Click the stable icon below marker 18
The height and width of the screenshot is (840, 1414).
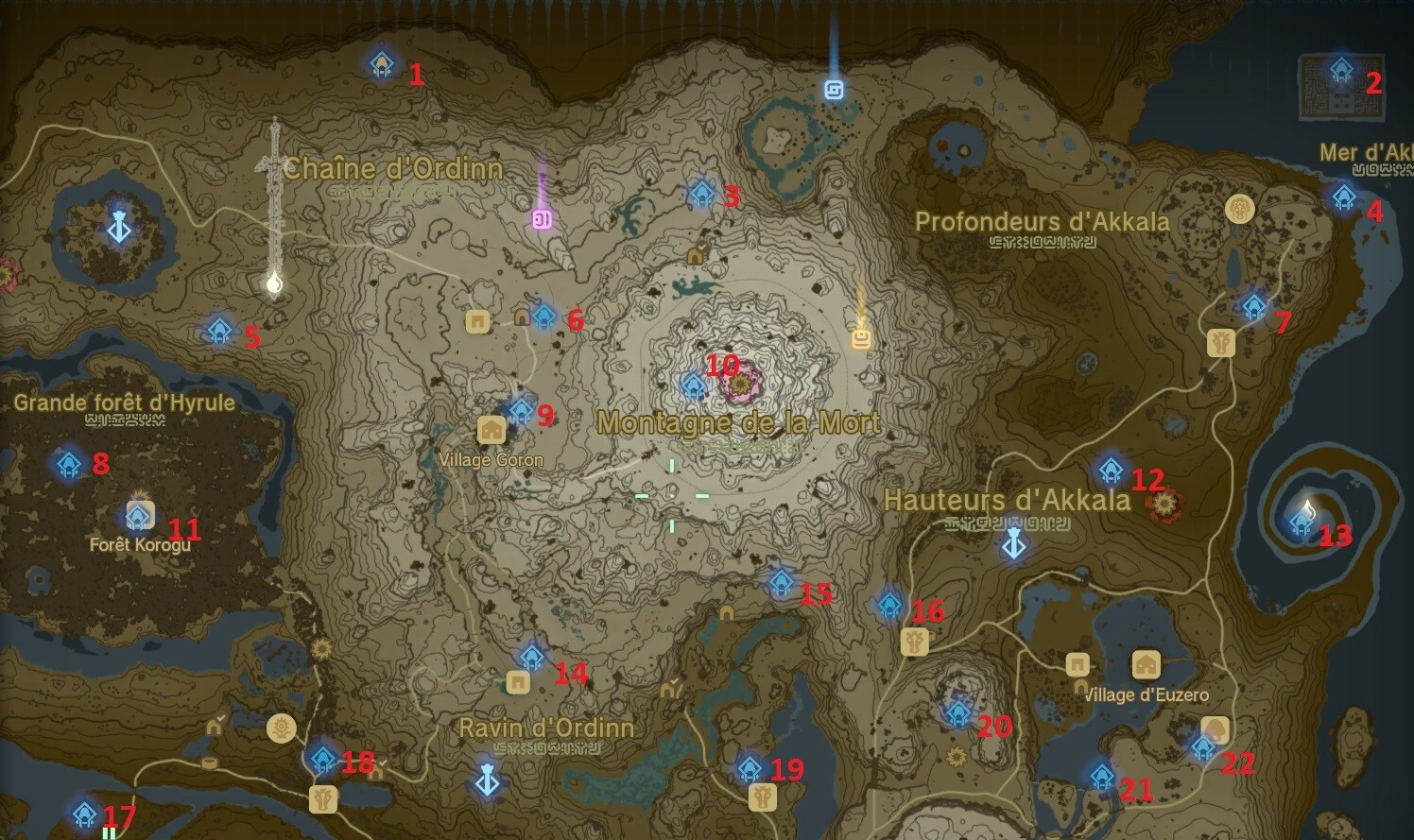coord(323,798)
